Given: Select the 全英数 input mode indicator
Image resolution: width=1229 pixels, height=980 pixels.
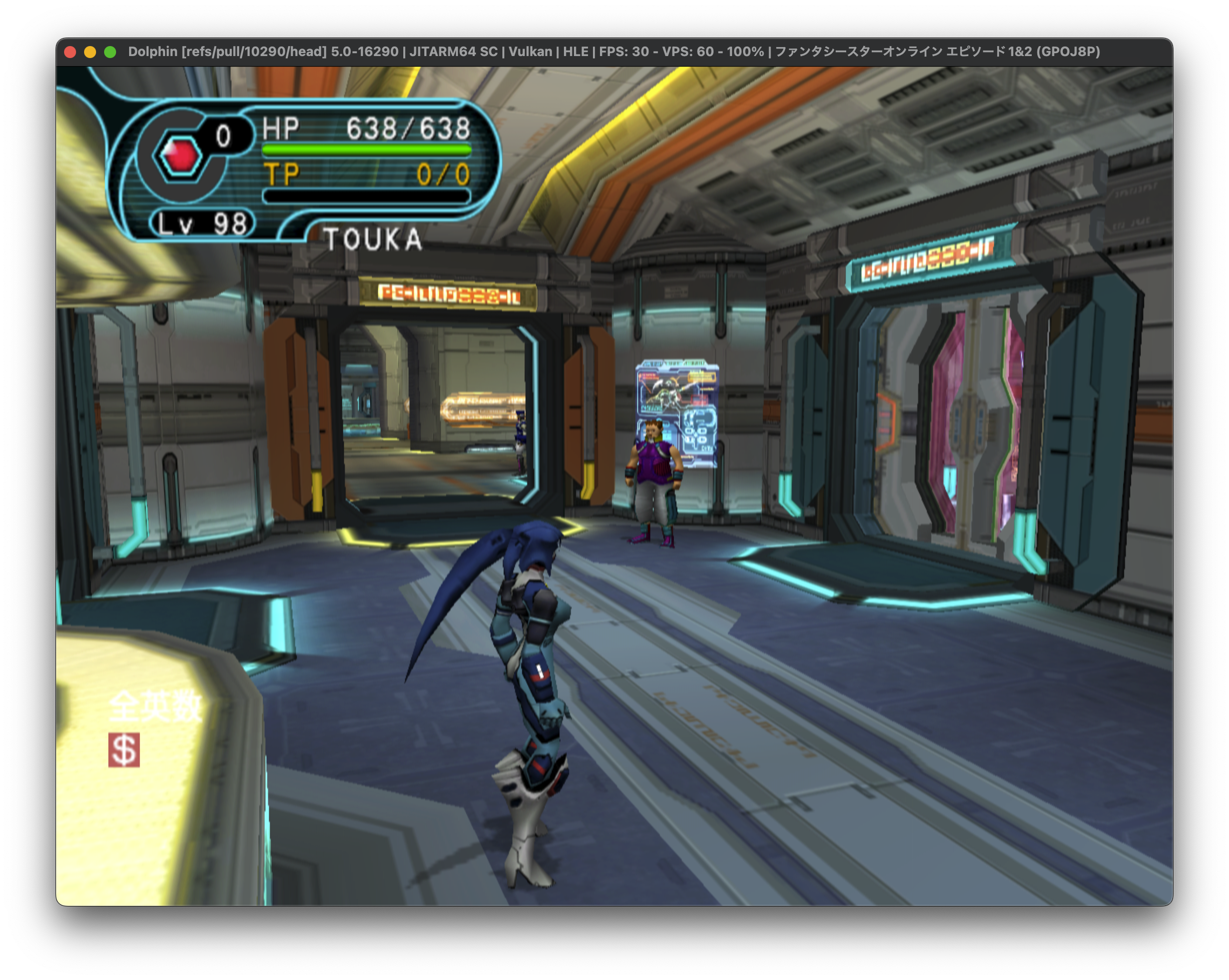Looking at the screenshot, I should [x=155, y=706].
